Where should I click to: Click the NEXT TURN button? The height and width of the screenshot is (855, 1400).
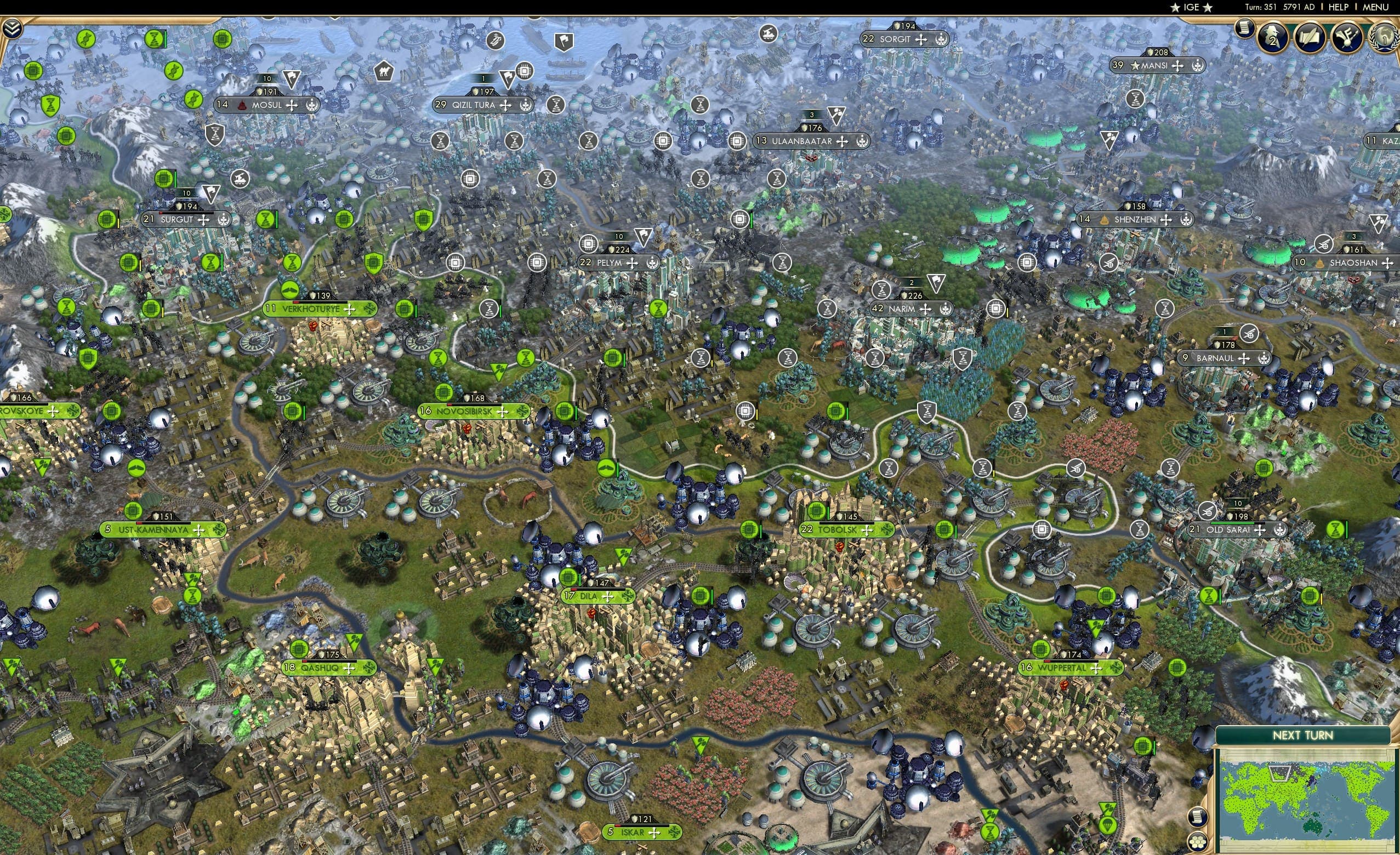[1304, 734]
